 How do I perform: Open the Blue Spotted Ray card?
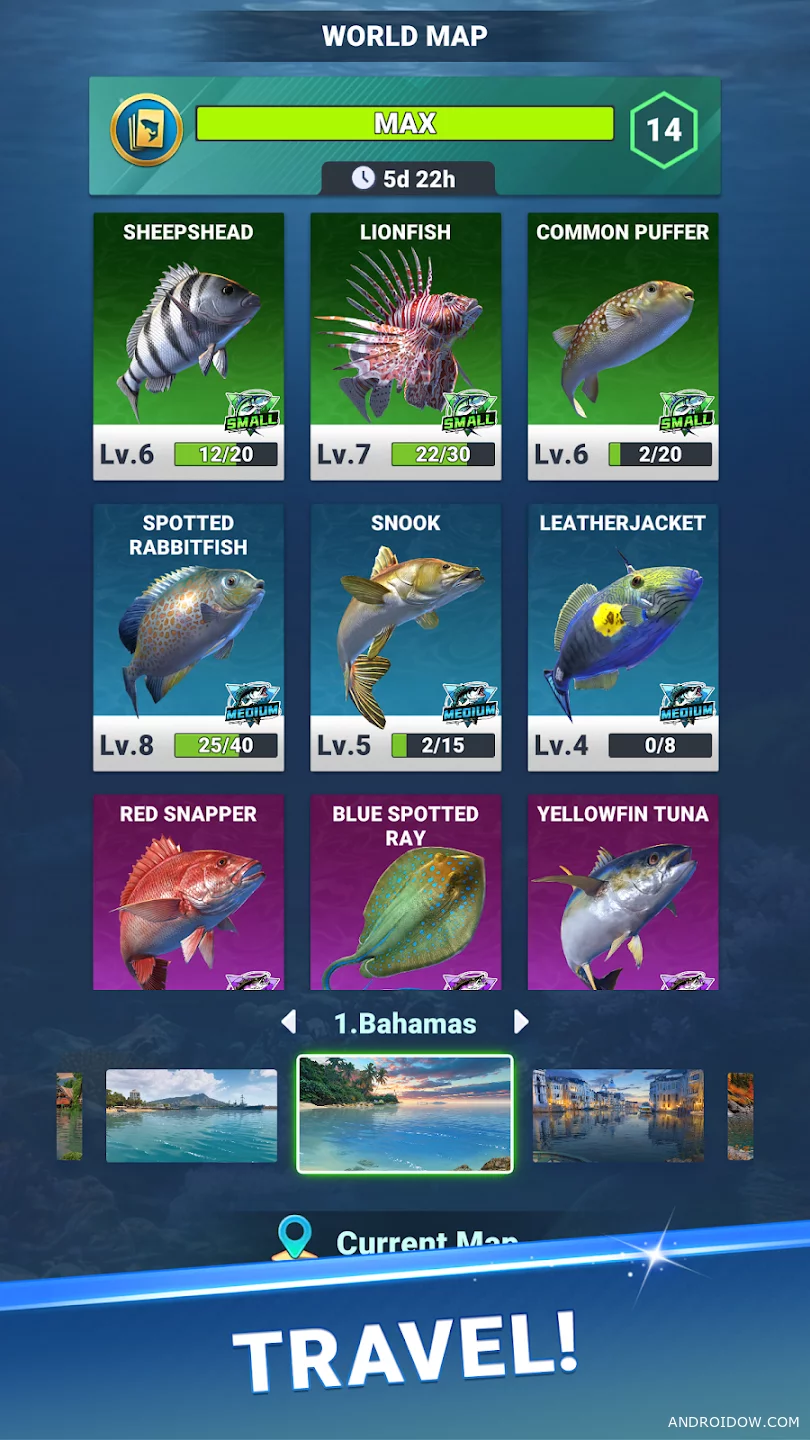coord(405,892)
